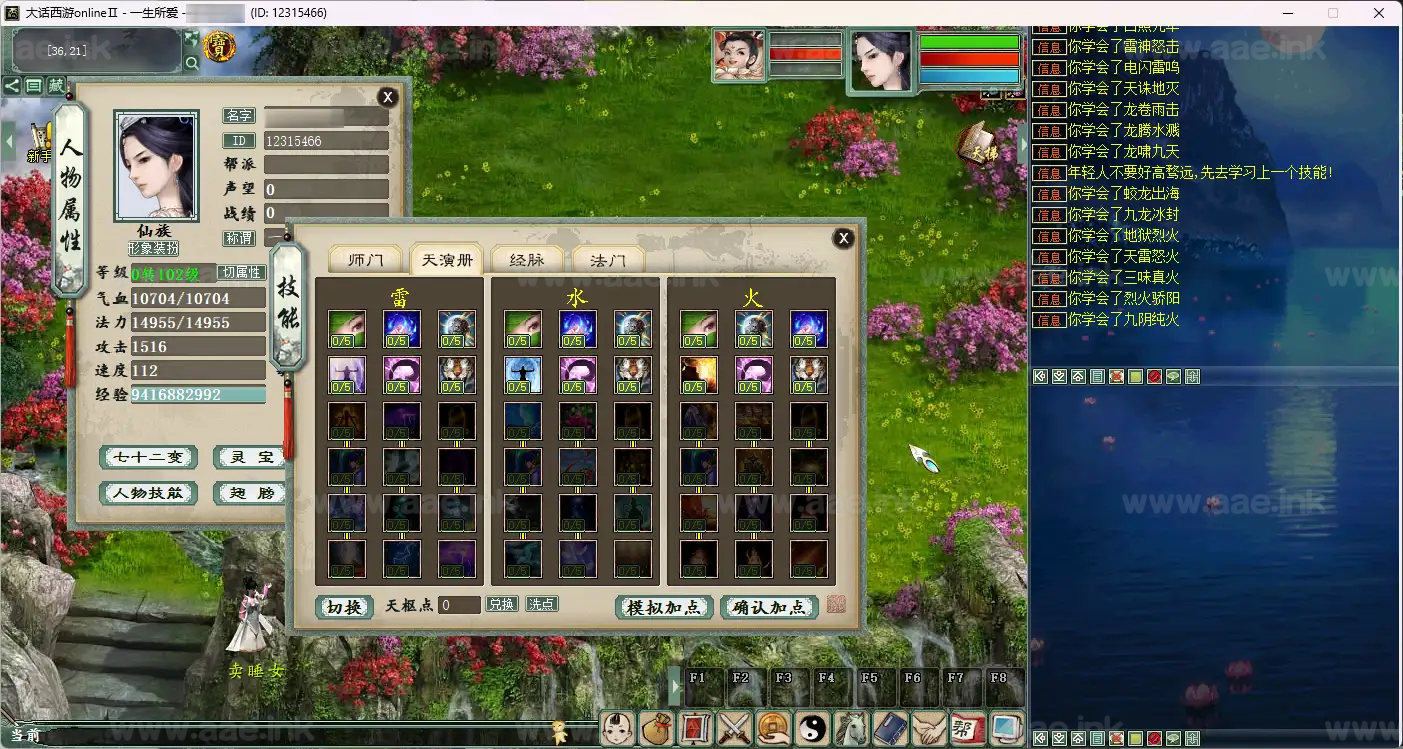Click the magnifier search icon by minimap
The height and width of the screenshot is (749, 1403).
coord(191,63)
